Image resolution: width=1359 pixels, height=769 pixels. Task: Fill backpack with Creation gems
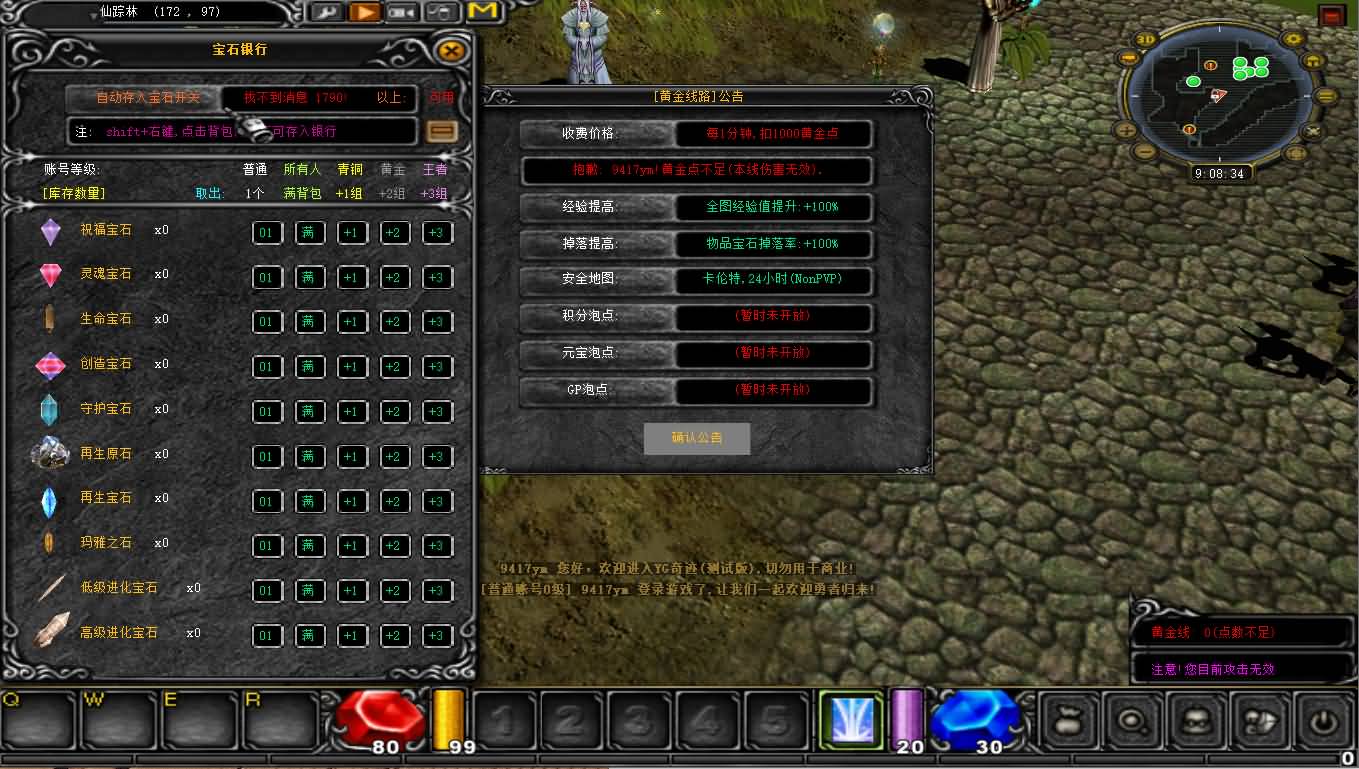tap(309, 367)
